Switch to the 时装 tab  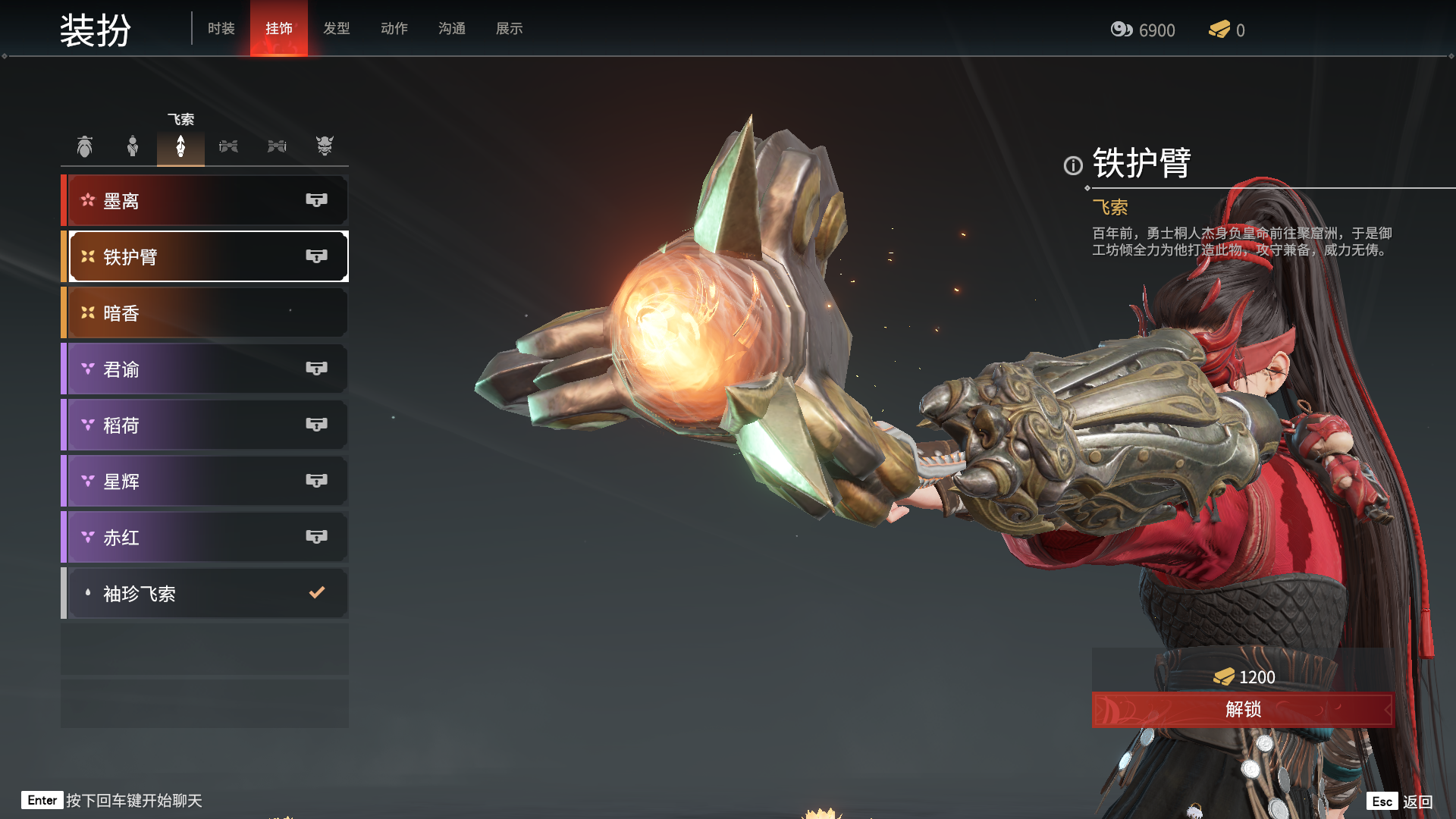[221, 29]
